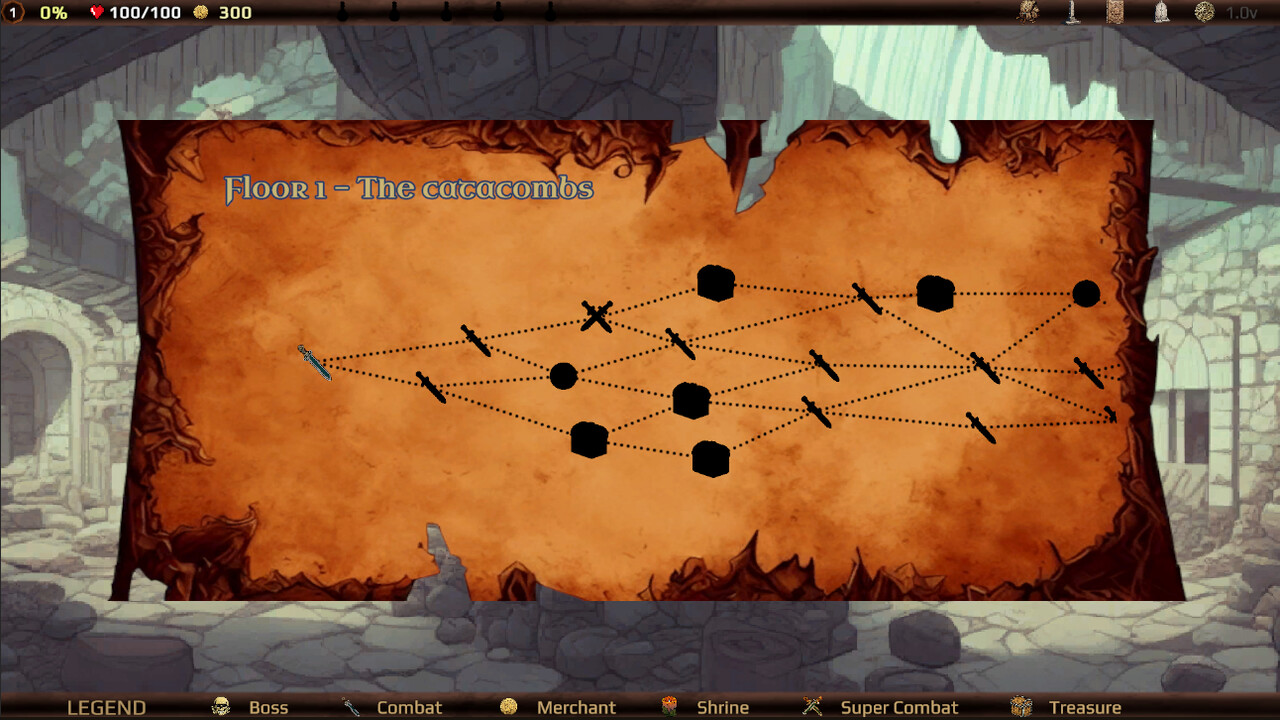Select the Boss skull icon in the legend
The width and height of the screenshot is (1280, 720).
click(x=220, y=707)
